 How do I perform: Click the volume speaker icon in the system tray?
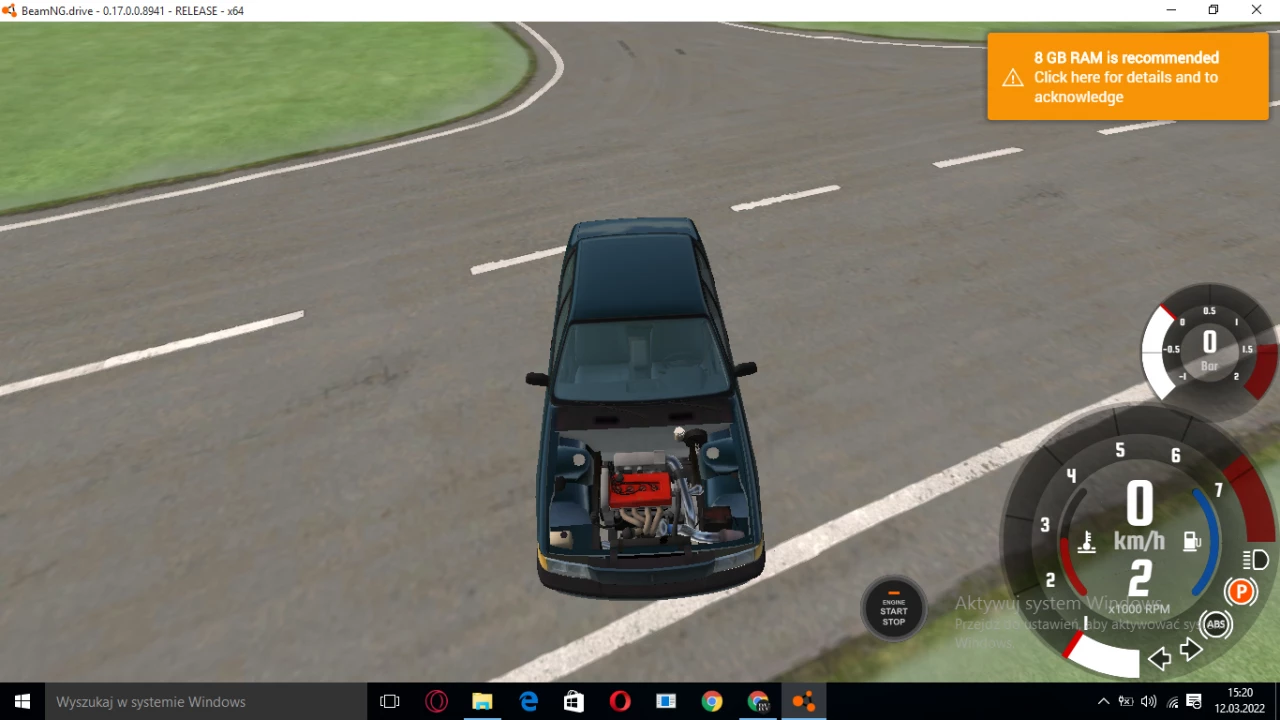pyautogui.click(x=1149, y=702)
